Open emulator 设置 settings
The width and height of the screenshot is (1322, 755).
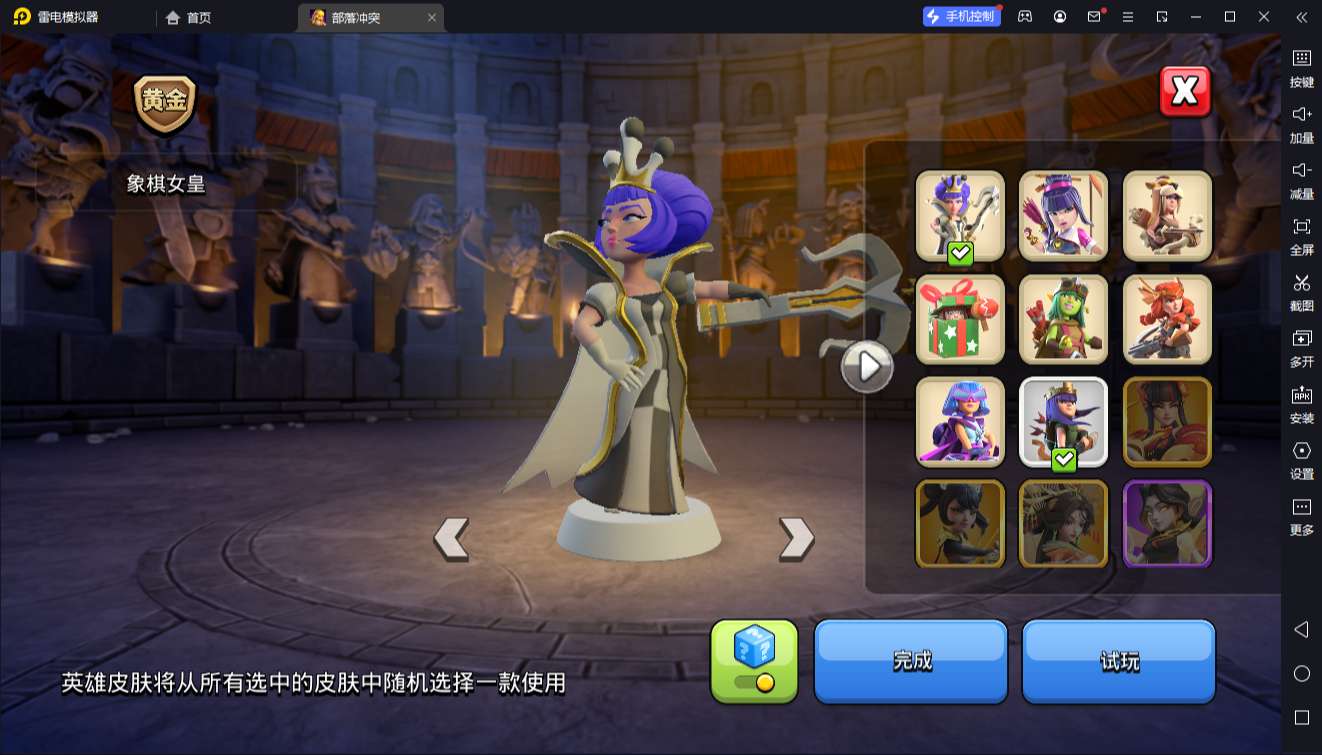coord(1301,458)
